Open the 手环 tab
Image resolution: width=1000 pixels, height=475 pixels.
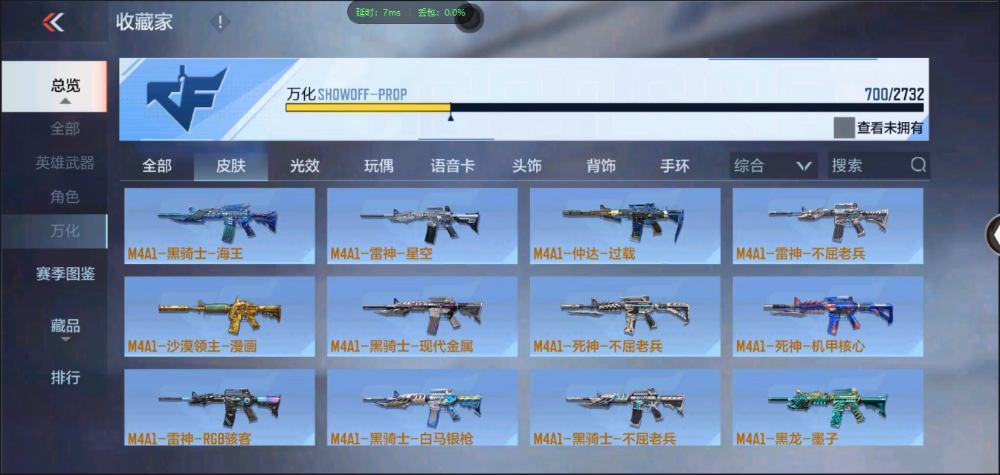(x=675, y=166)
